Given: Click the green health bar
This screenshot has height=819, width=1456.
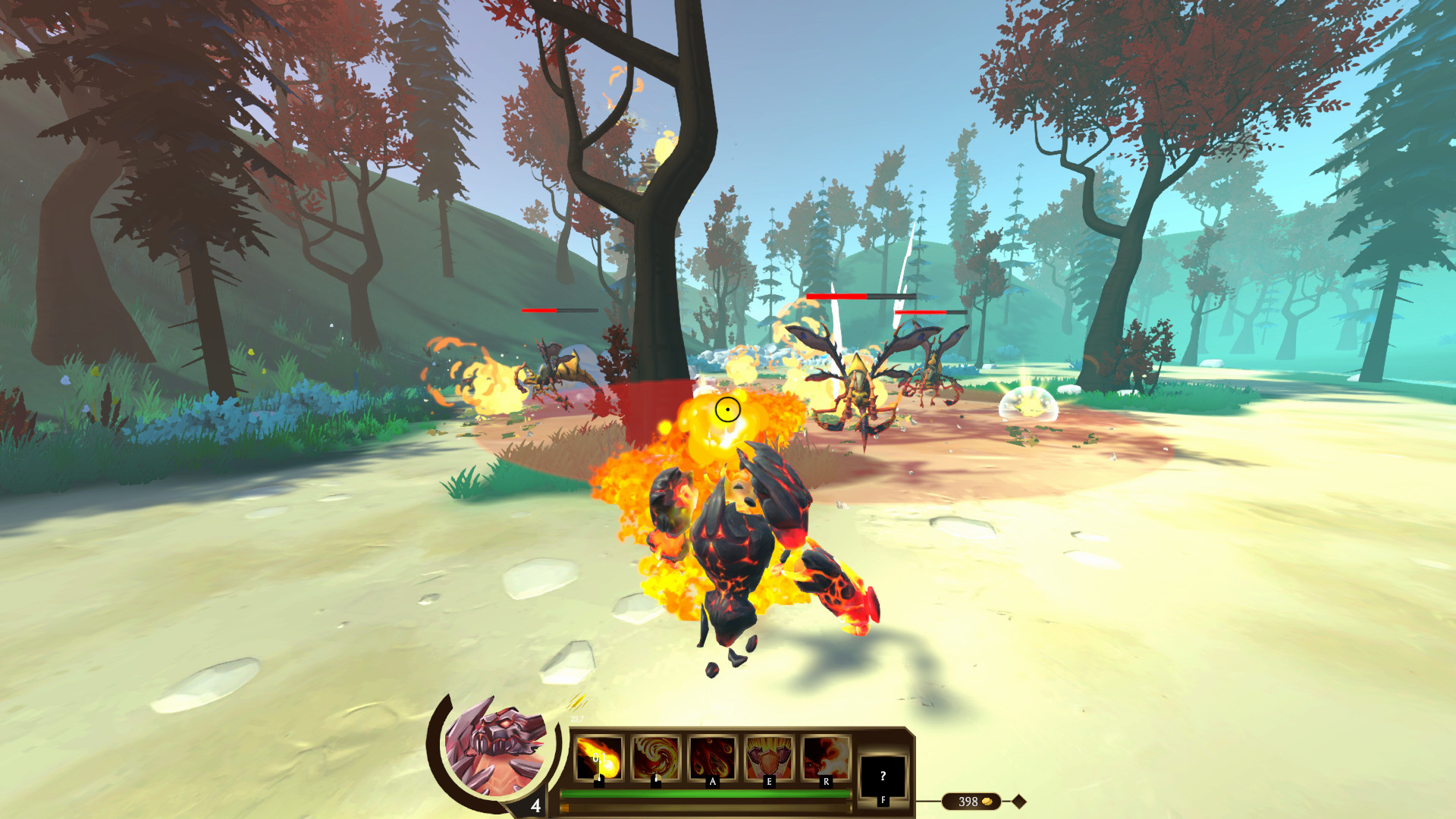Looking at the screenshot, I should point(707,795).
